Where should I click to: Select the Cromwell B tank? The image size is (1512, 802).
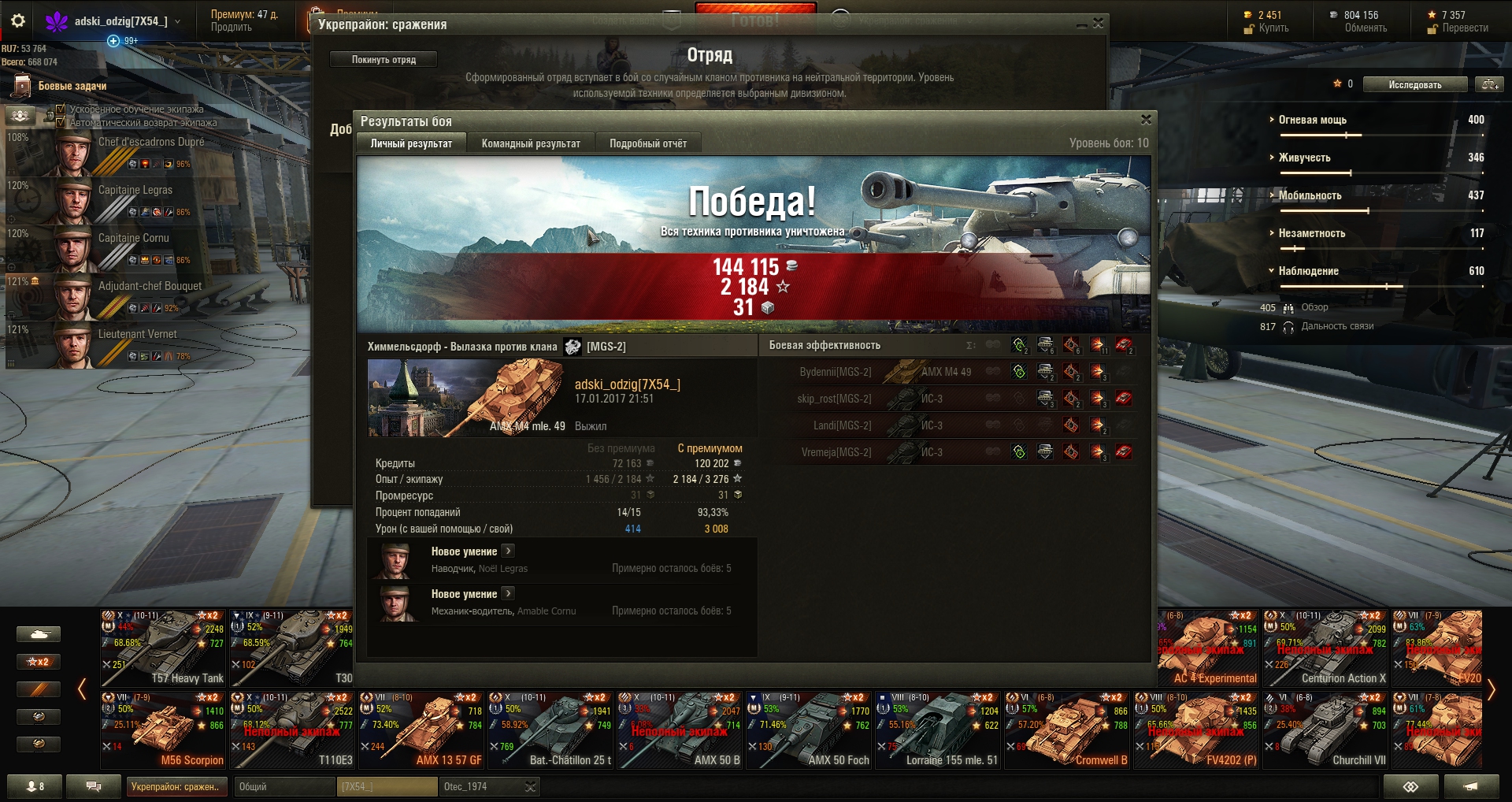[x=1067, y=730]
